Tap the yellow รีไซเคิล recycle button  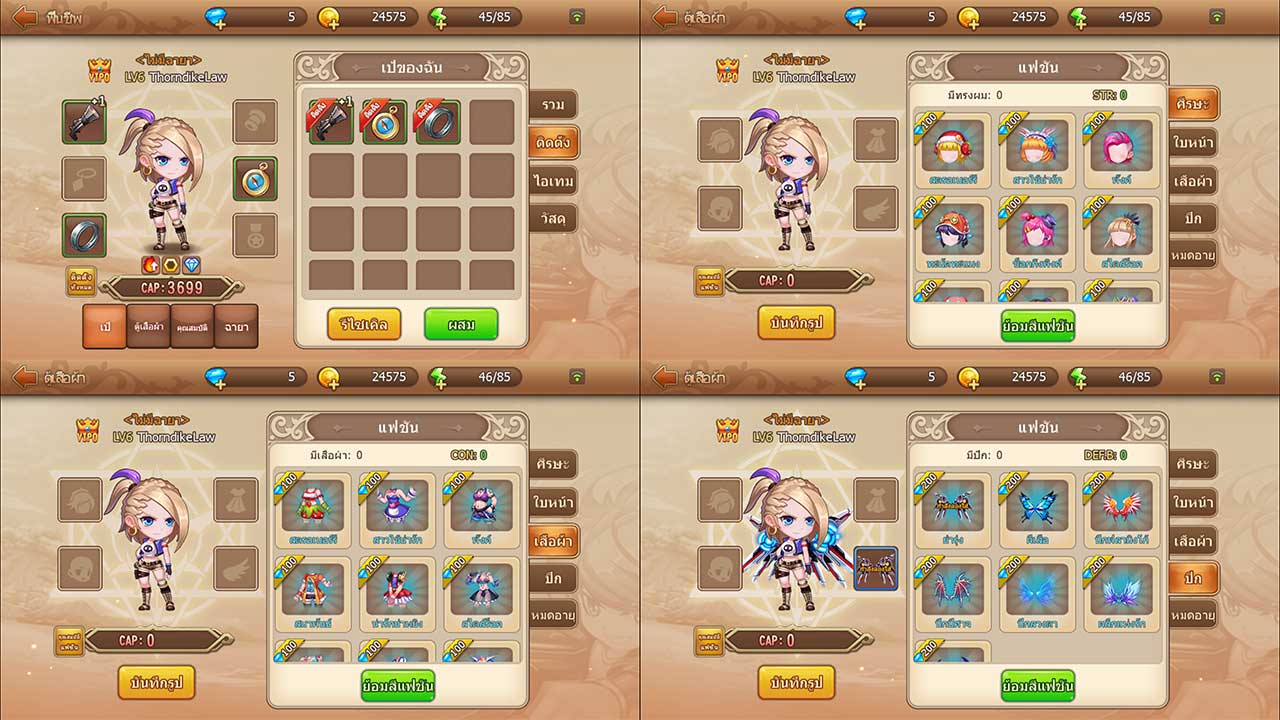[363, 324]
